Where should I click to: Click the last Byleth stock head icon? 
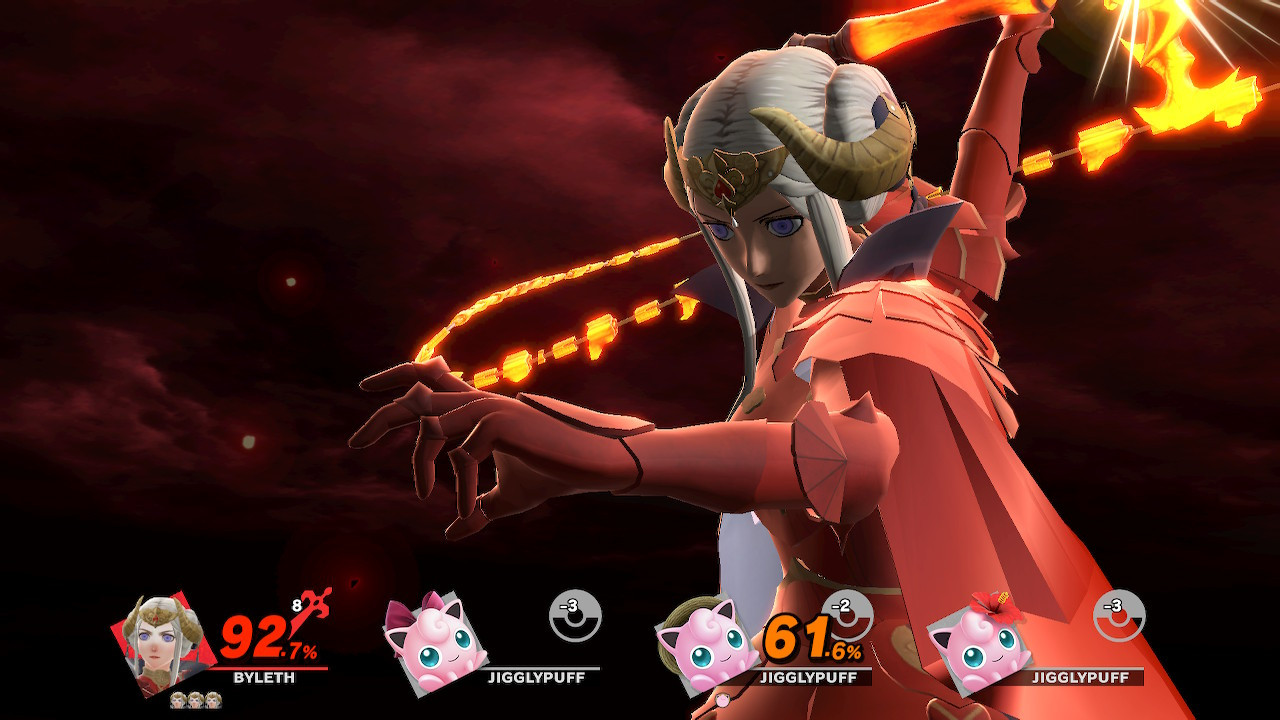point(212,699)
